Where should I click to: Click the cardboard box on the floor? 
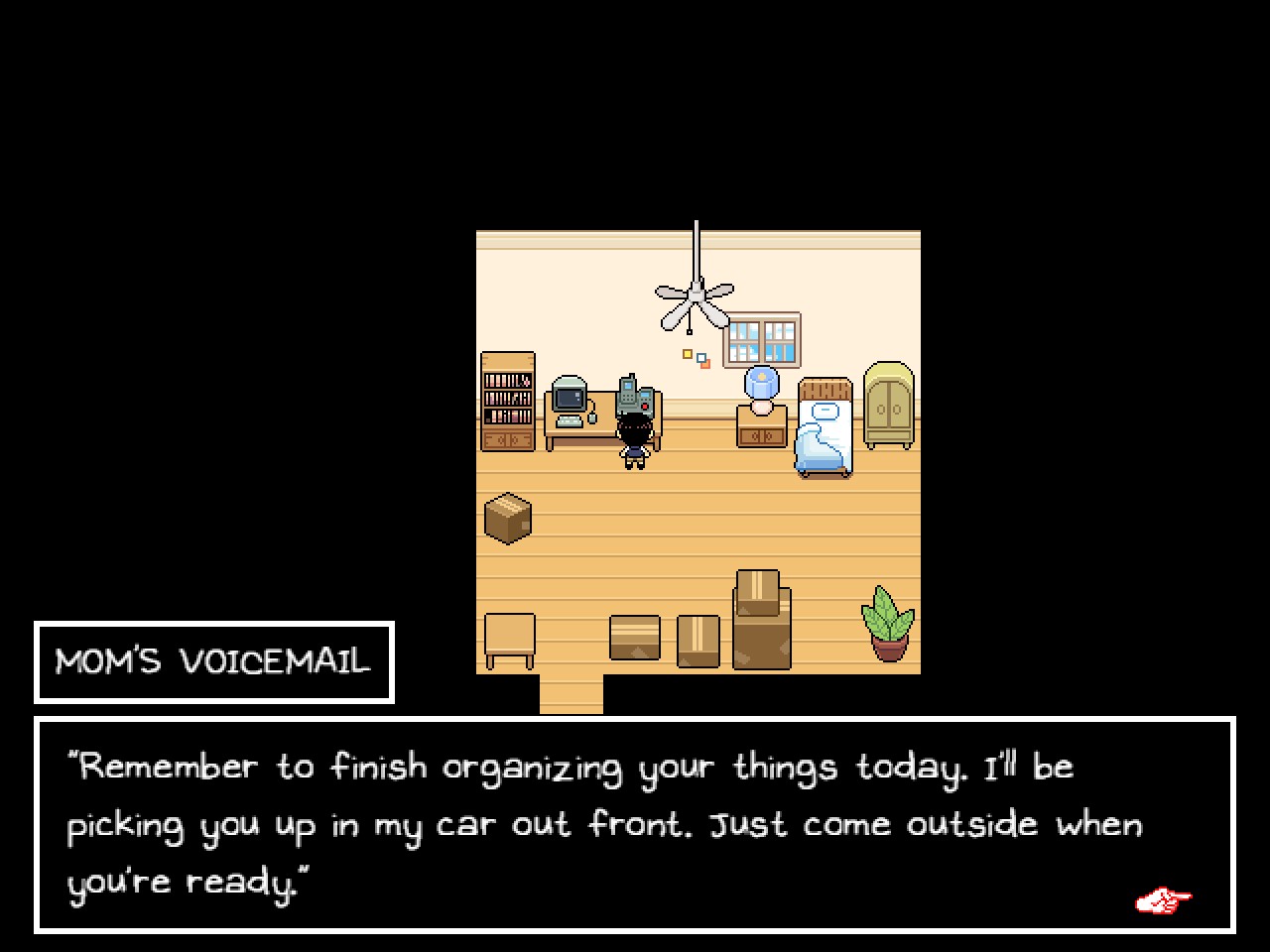[x=508, y=516]
